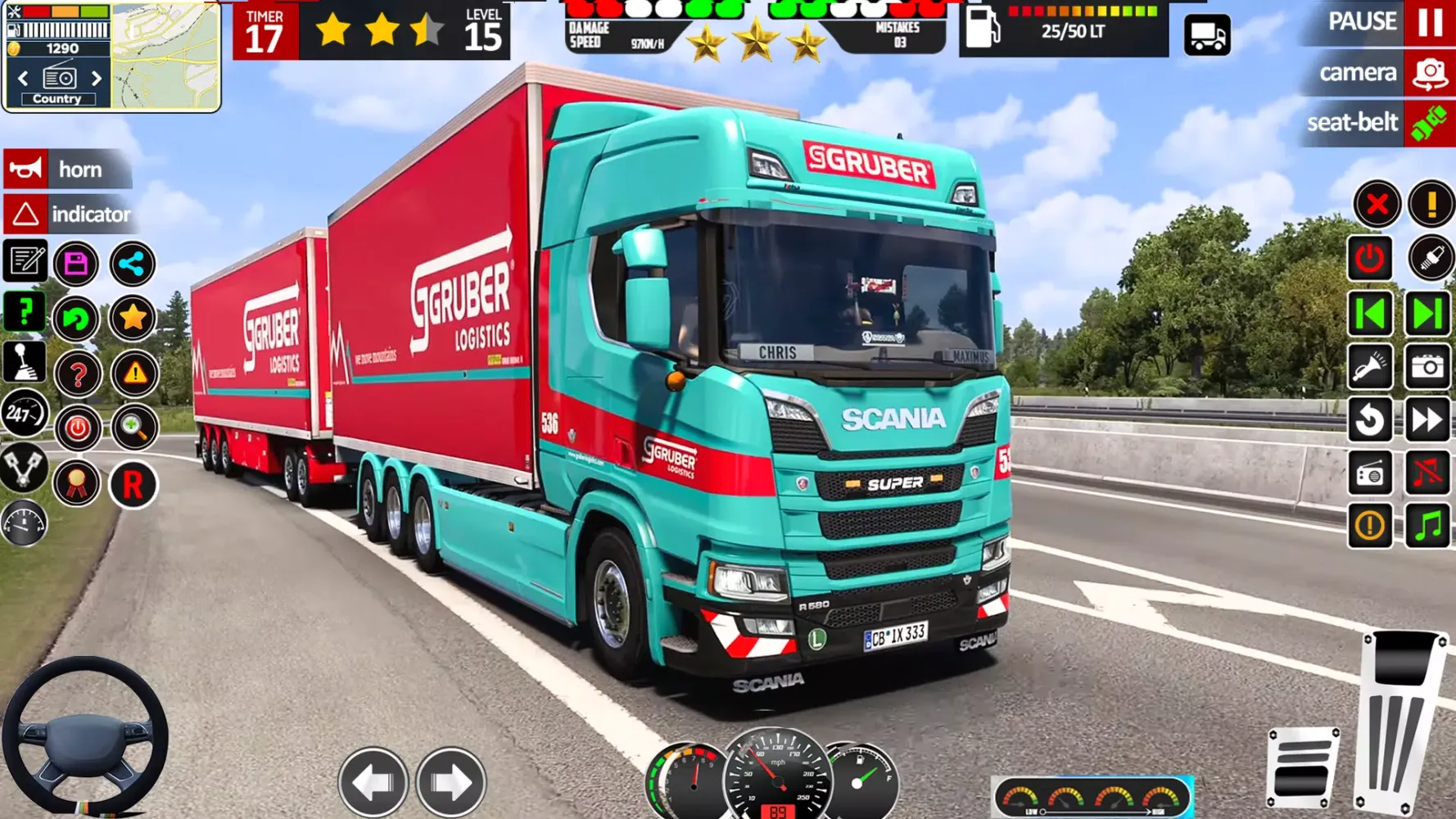Open the blue share icon
This screenshot has height=819, width=1456.
pos(132,264)
